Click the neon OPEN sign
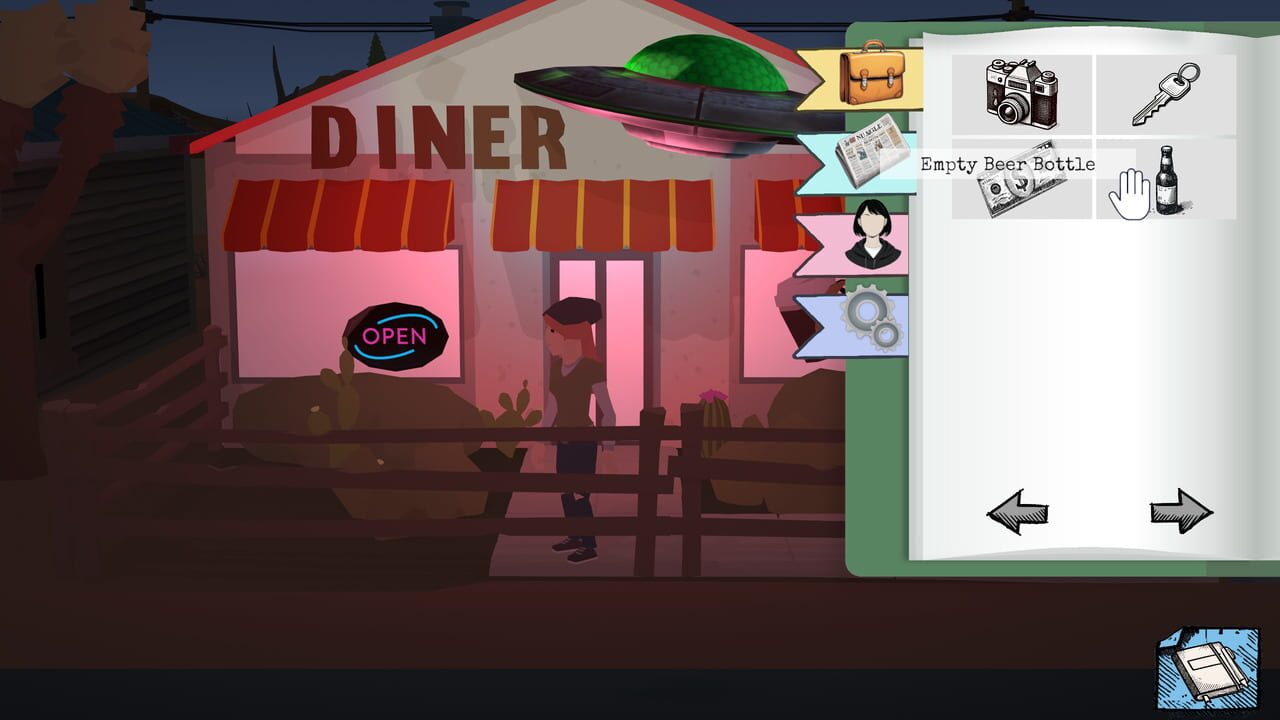1280x720 pixels. 394,338
